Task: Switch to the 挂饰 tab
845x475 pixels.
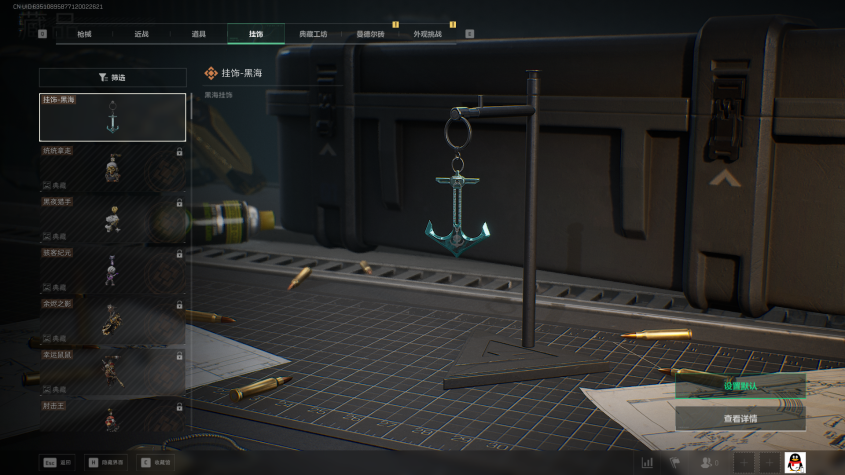Action: (256, 34)
